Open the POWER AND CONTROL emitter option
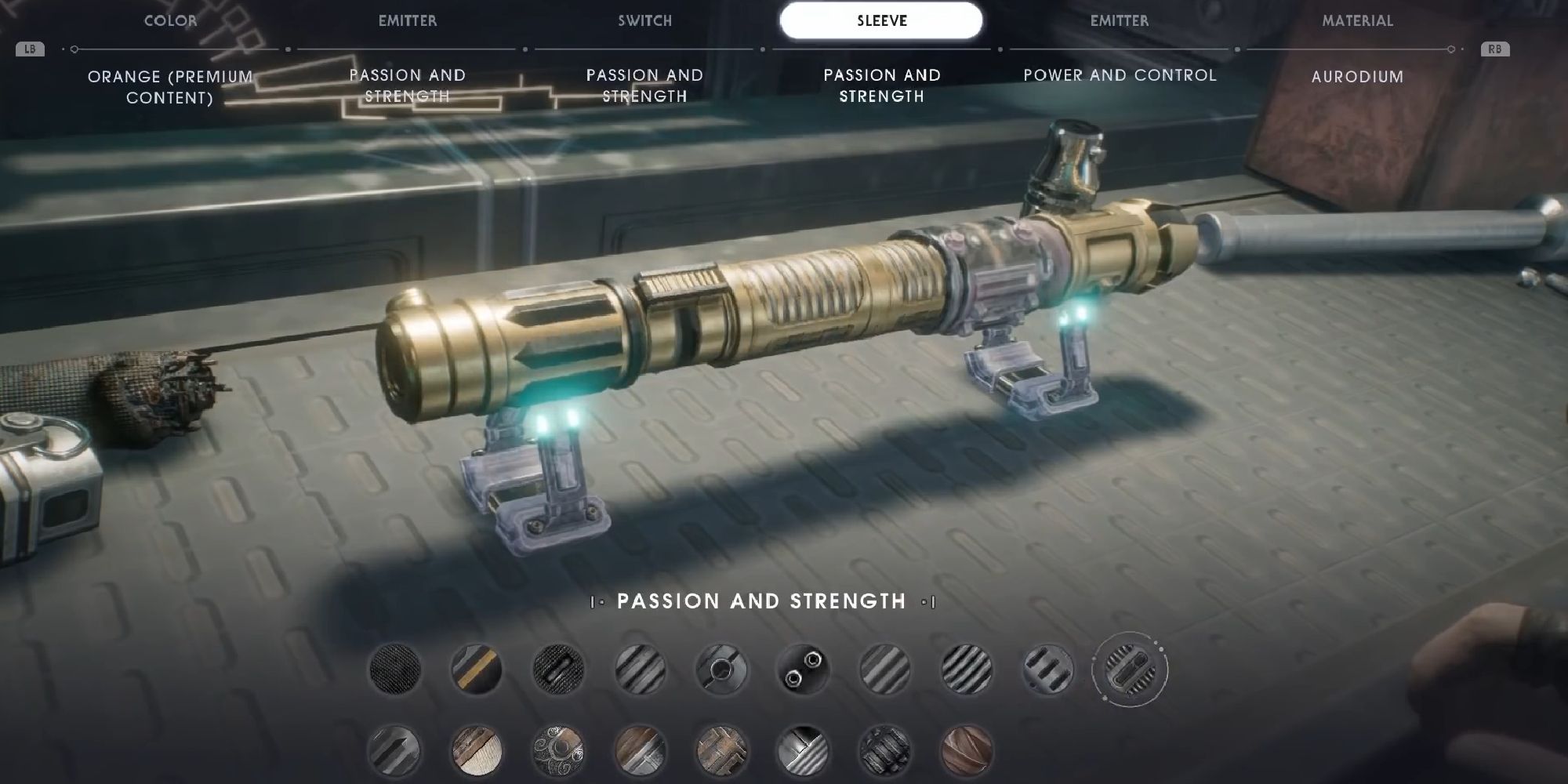Screen dimensions: 1568x784 click(1120, 76)
